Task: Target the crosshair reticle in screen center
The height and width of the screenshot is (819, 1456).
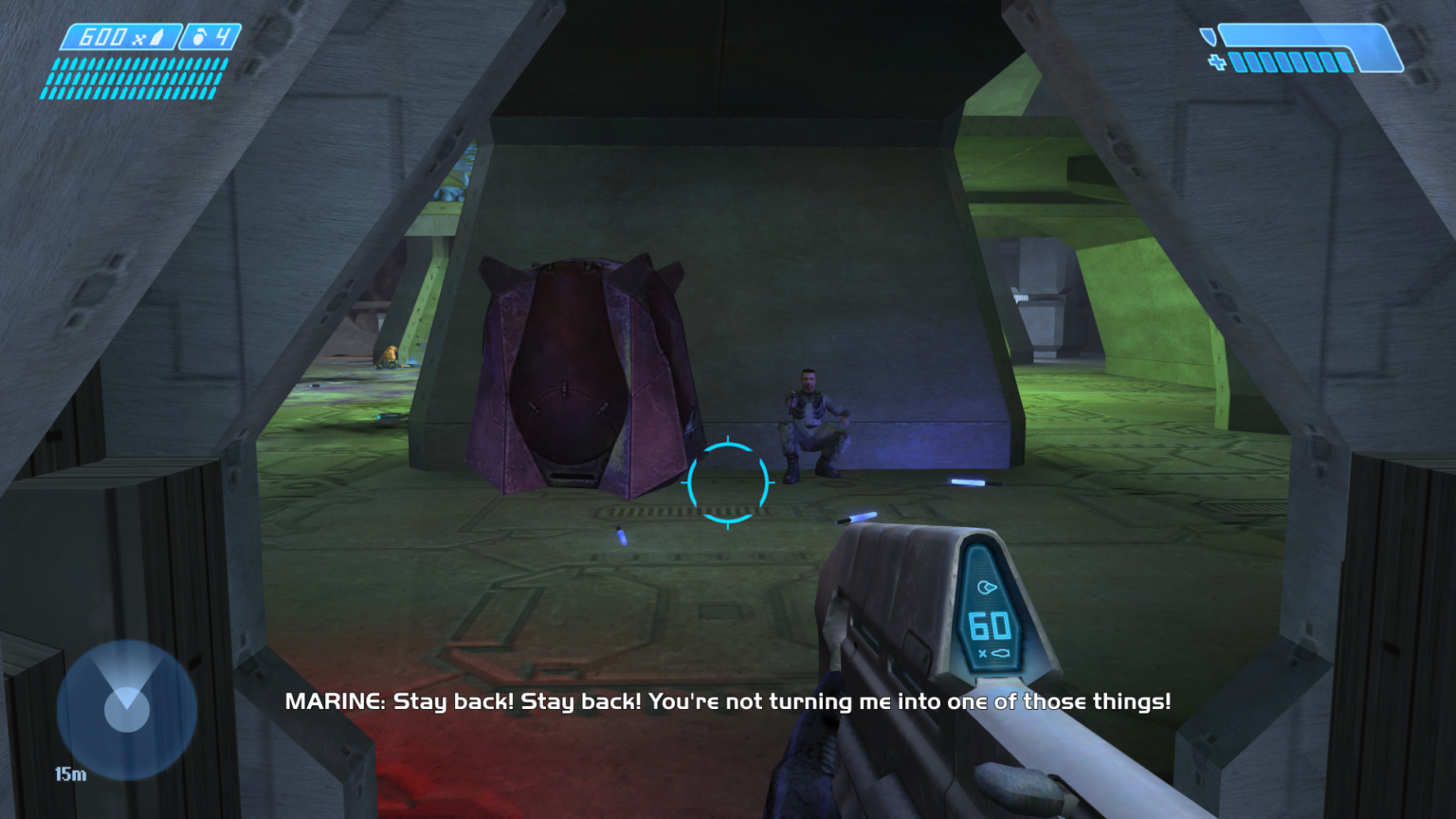Action: [727, 482]
